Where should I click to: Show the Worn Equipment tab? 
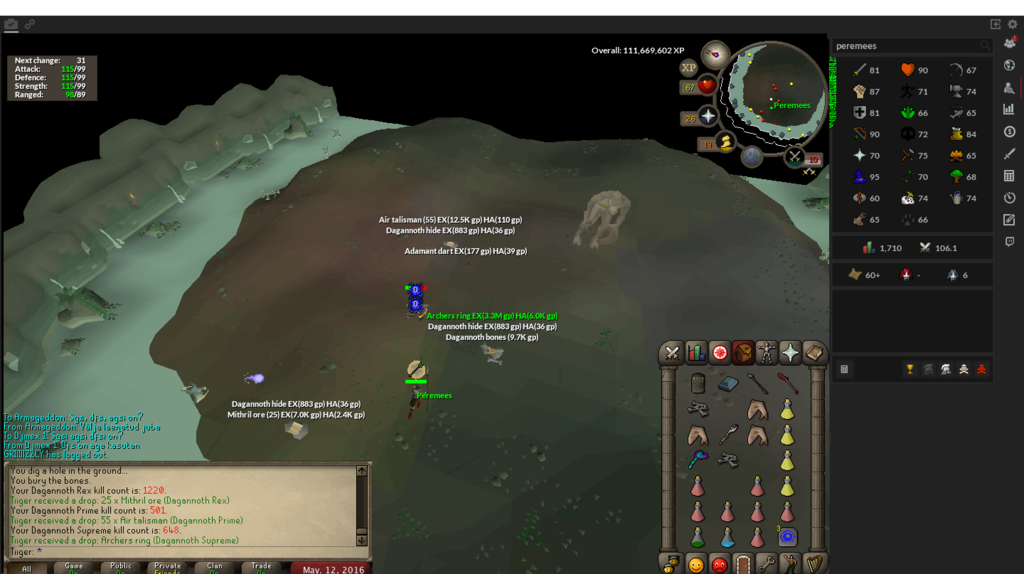pyautogui.click(x=767, y=353)
